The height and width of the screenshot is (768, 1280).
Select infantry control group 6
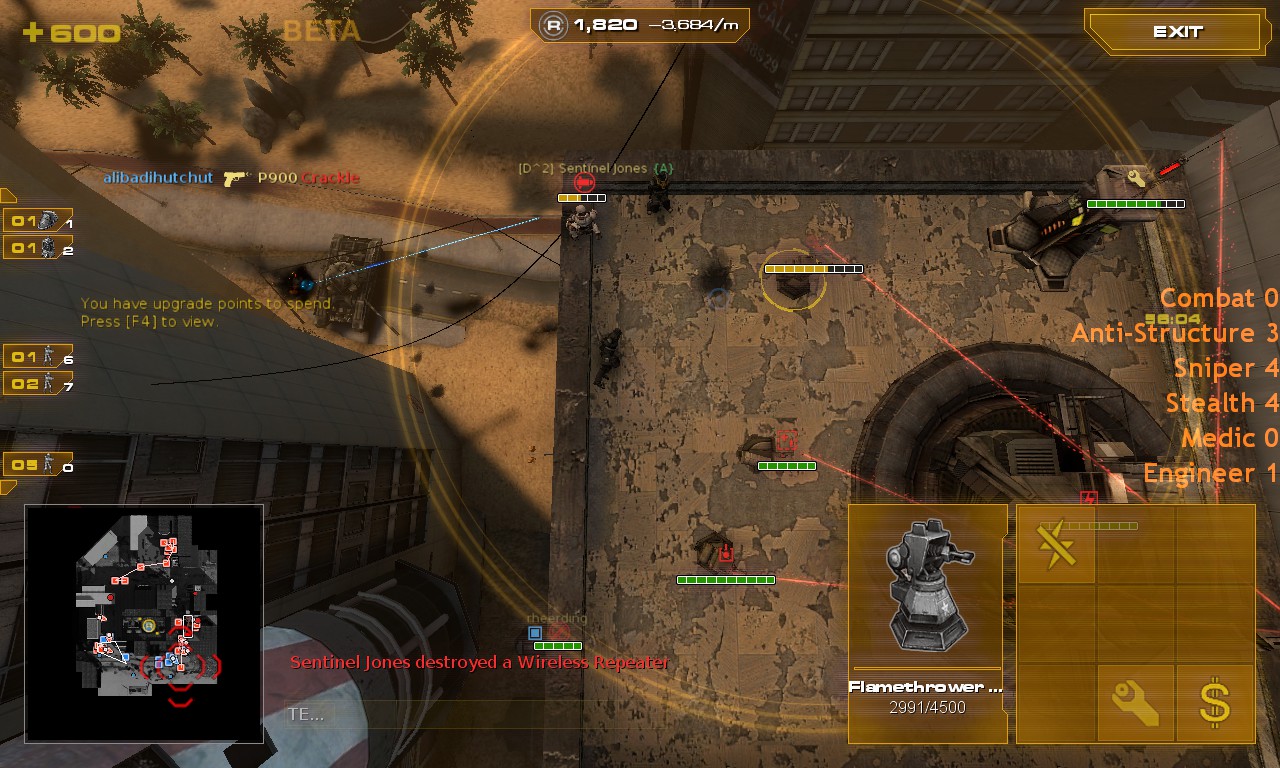[x=38, y=356]
